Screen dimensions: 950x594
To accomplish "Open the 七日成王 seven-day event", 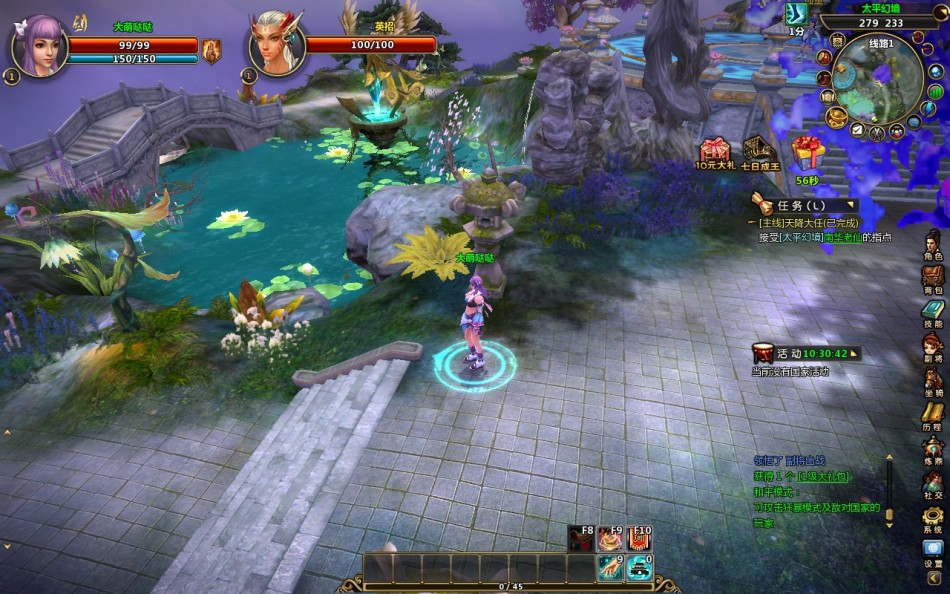I will tap(759, 151).
